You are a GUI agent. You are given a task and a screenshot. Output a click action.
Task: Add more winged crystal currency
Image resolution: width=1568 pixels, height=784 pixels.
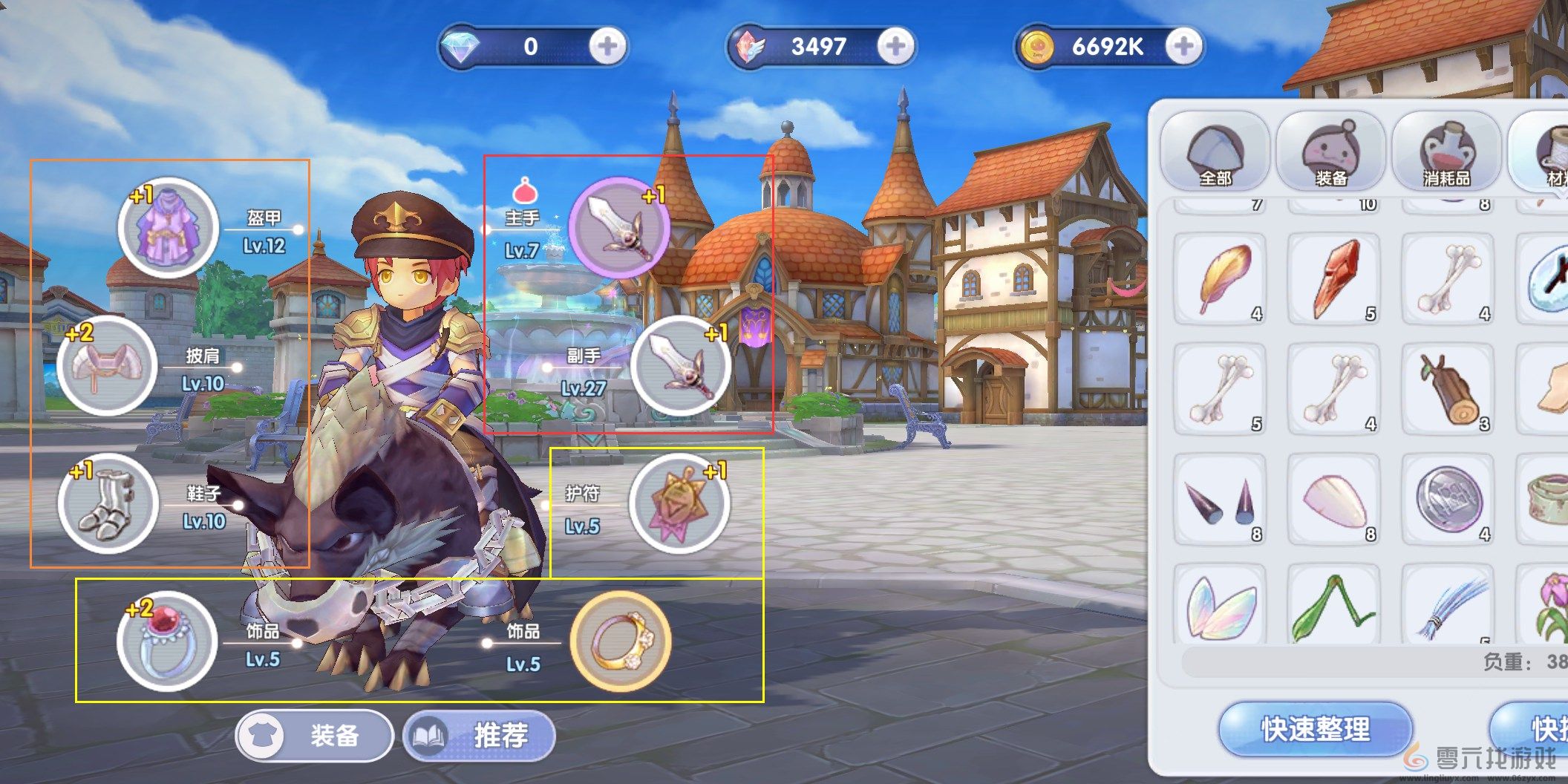(895, 47)
